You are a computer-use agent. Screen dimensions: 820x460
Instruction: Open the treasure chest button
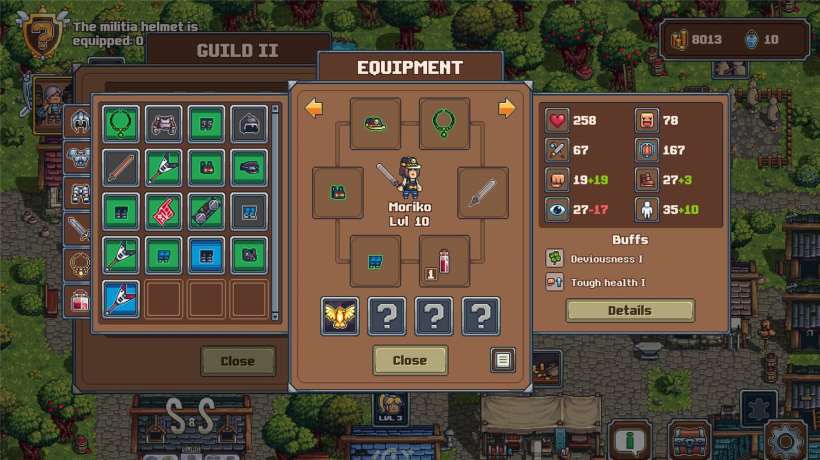pos(689,439)
